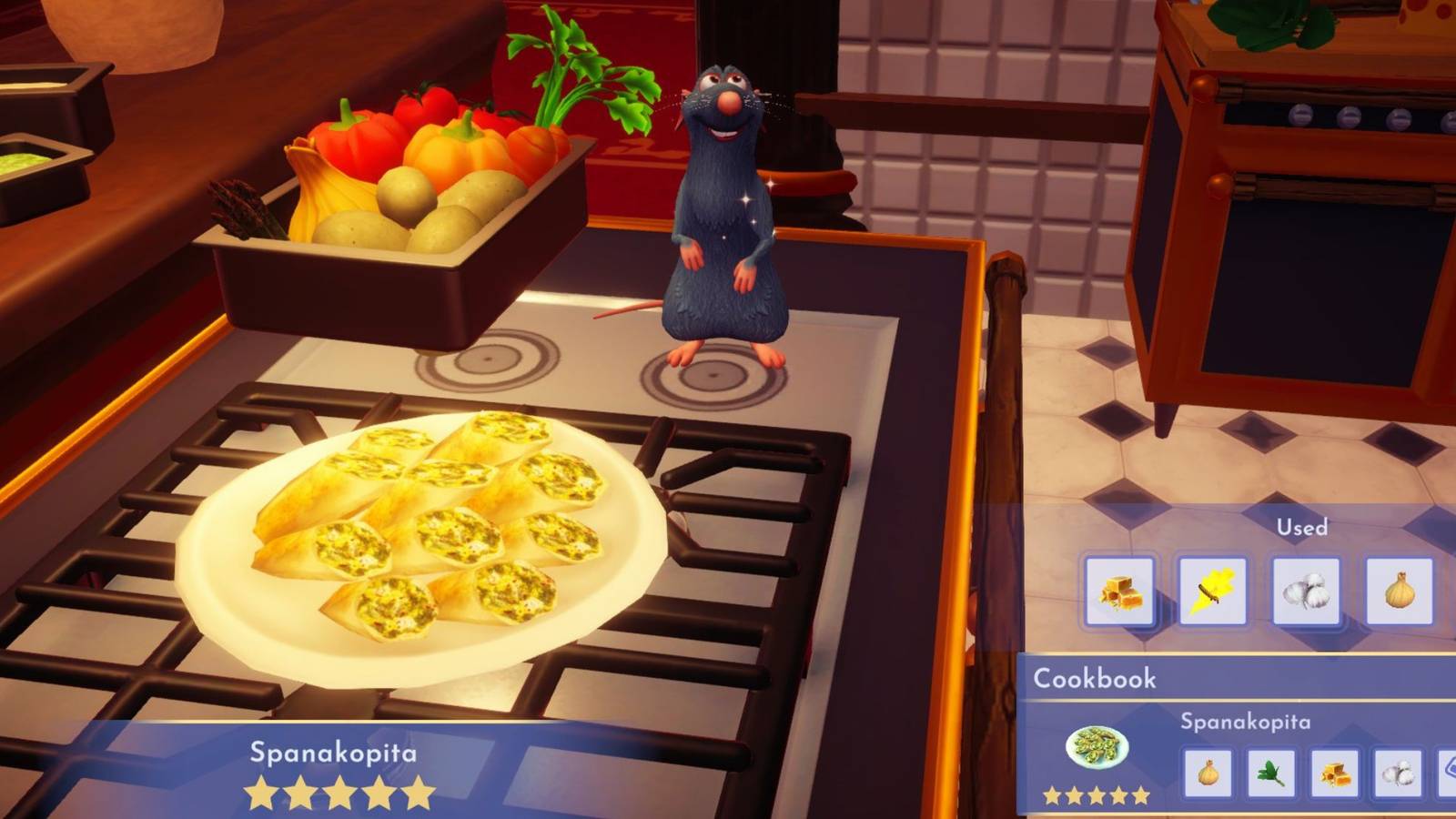Select the cheese icon in the Used panel
This screenshot has width=1456, height=819.
pos(1122,591)
